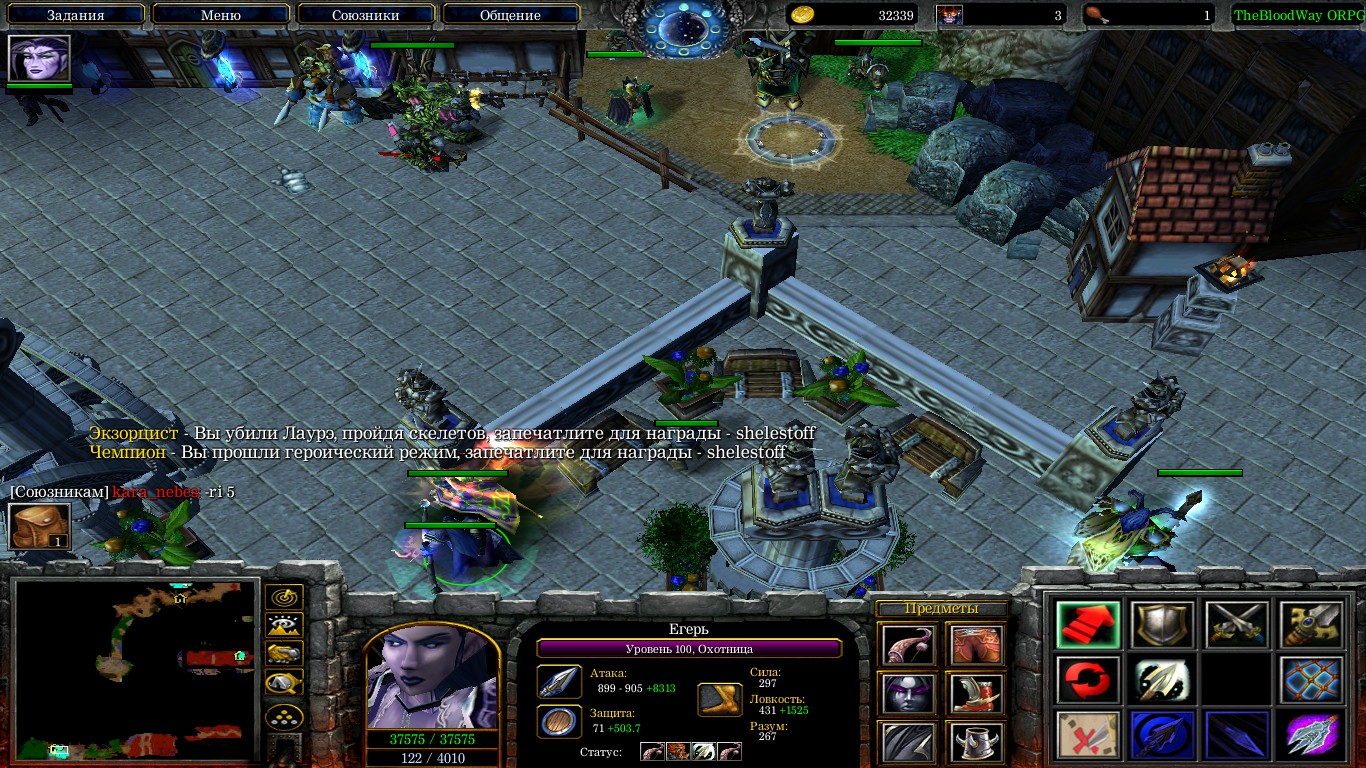This screenshot has height=768, width=1366.
Task: Select the horn item in inventory
Action: pyautogui.click(x=908, y=645)
